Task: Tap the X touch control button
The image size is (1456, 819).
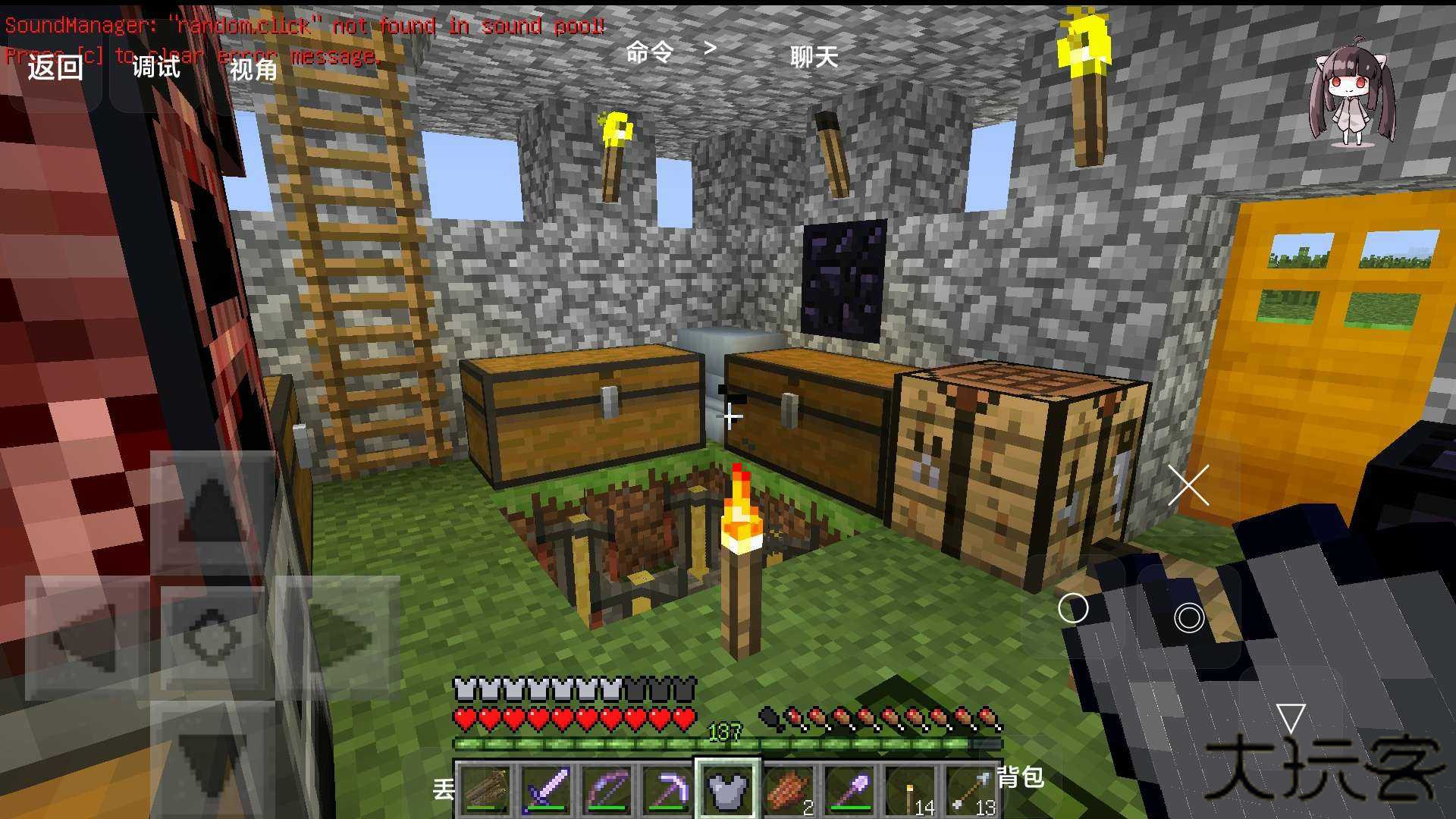Action: (x=1188, y=485)
